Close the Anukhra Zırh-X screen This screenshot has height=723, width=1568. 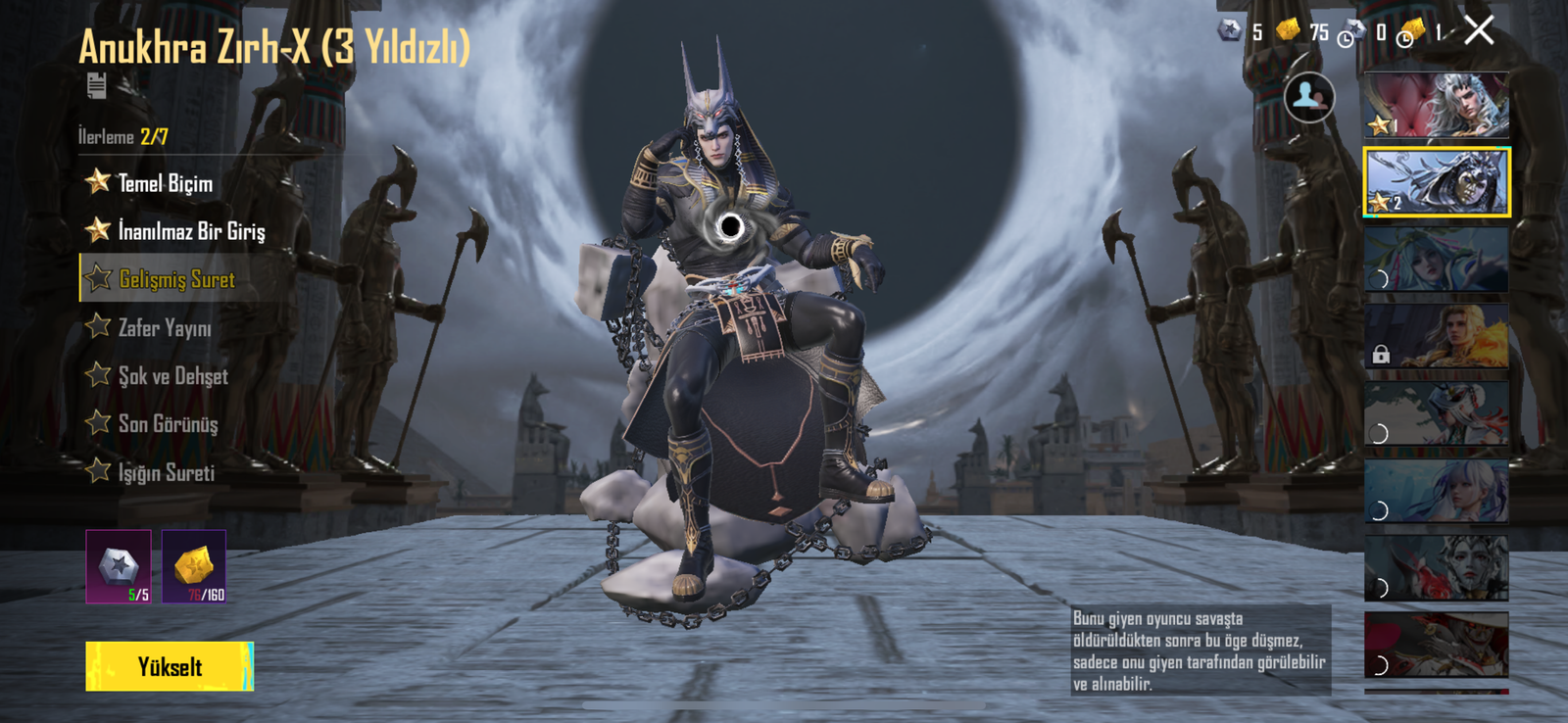tap(1479, 31)
